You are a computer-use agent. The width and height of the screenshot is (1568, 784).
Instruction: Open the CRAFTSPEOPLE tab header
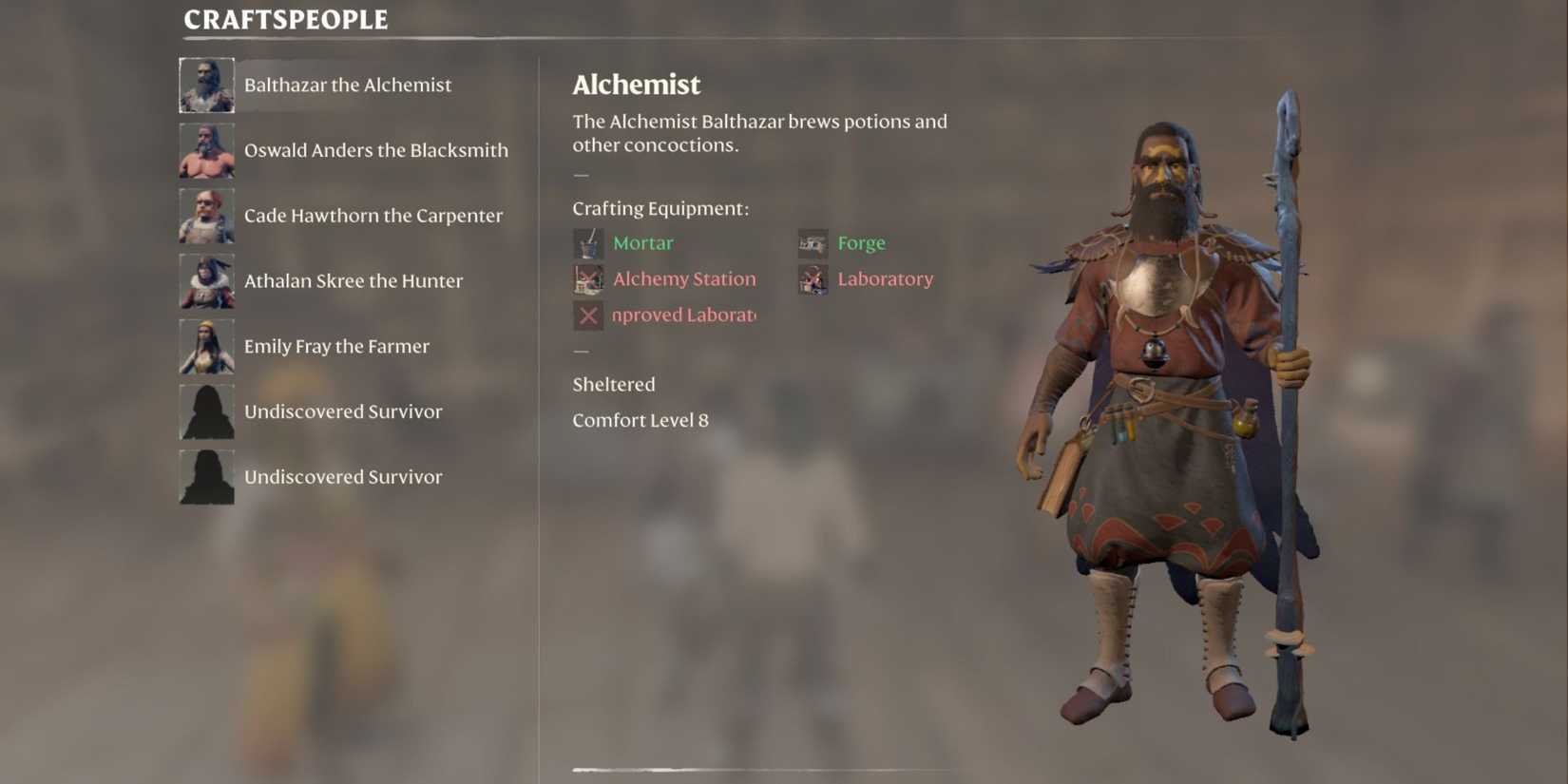pos(283,18)
